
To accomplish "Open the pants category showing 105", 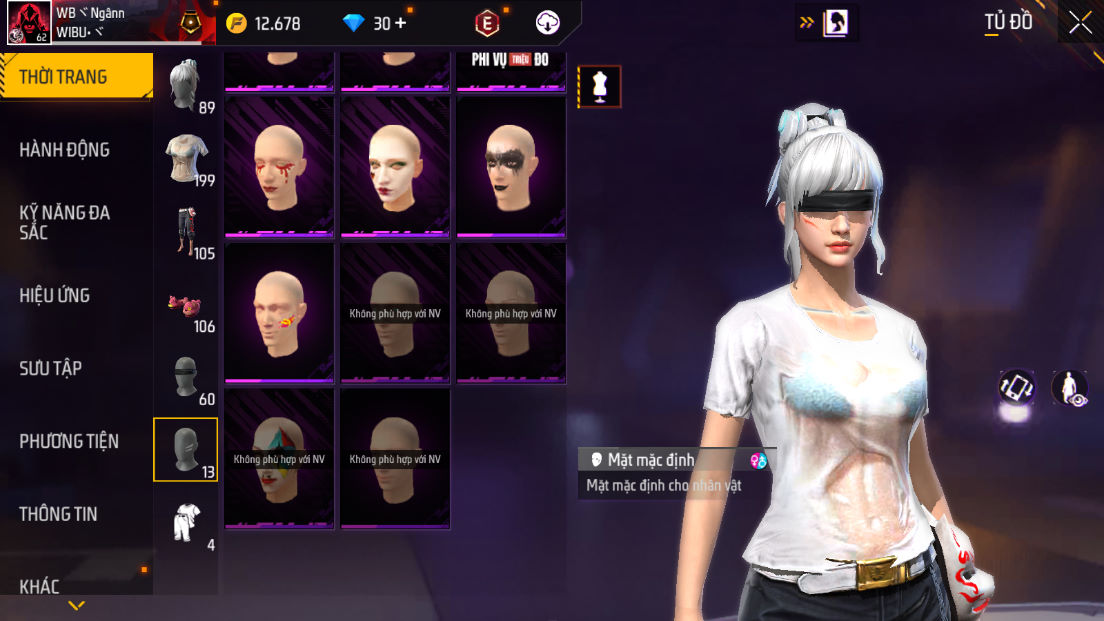I will tap(187, 232).
